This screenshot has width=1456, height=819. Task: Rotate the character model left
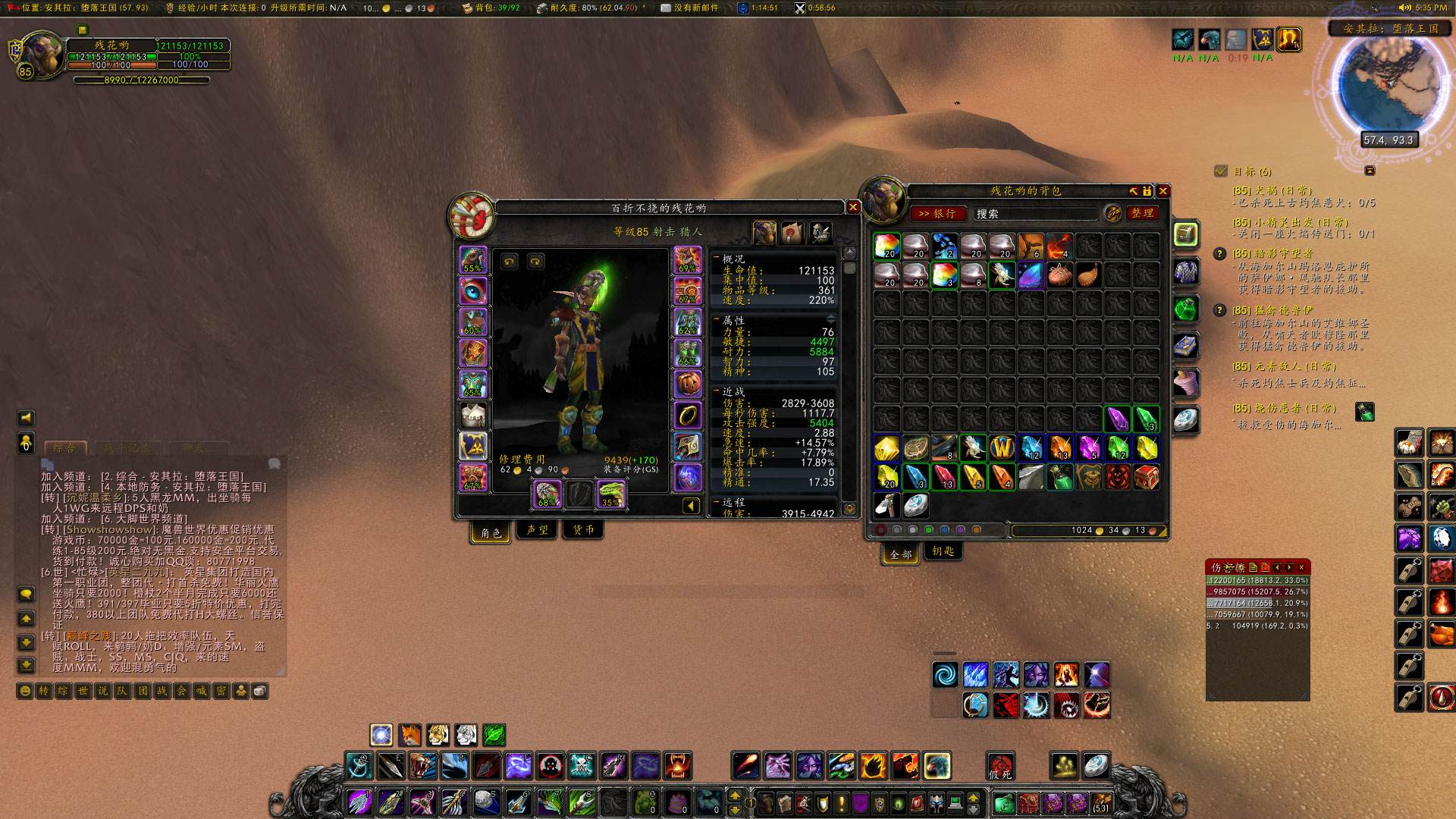click(x=509, y=262)
